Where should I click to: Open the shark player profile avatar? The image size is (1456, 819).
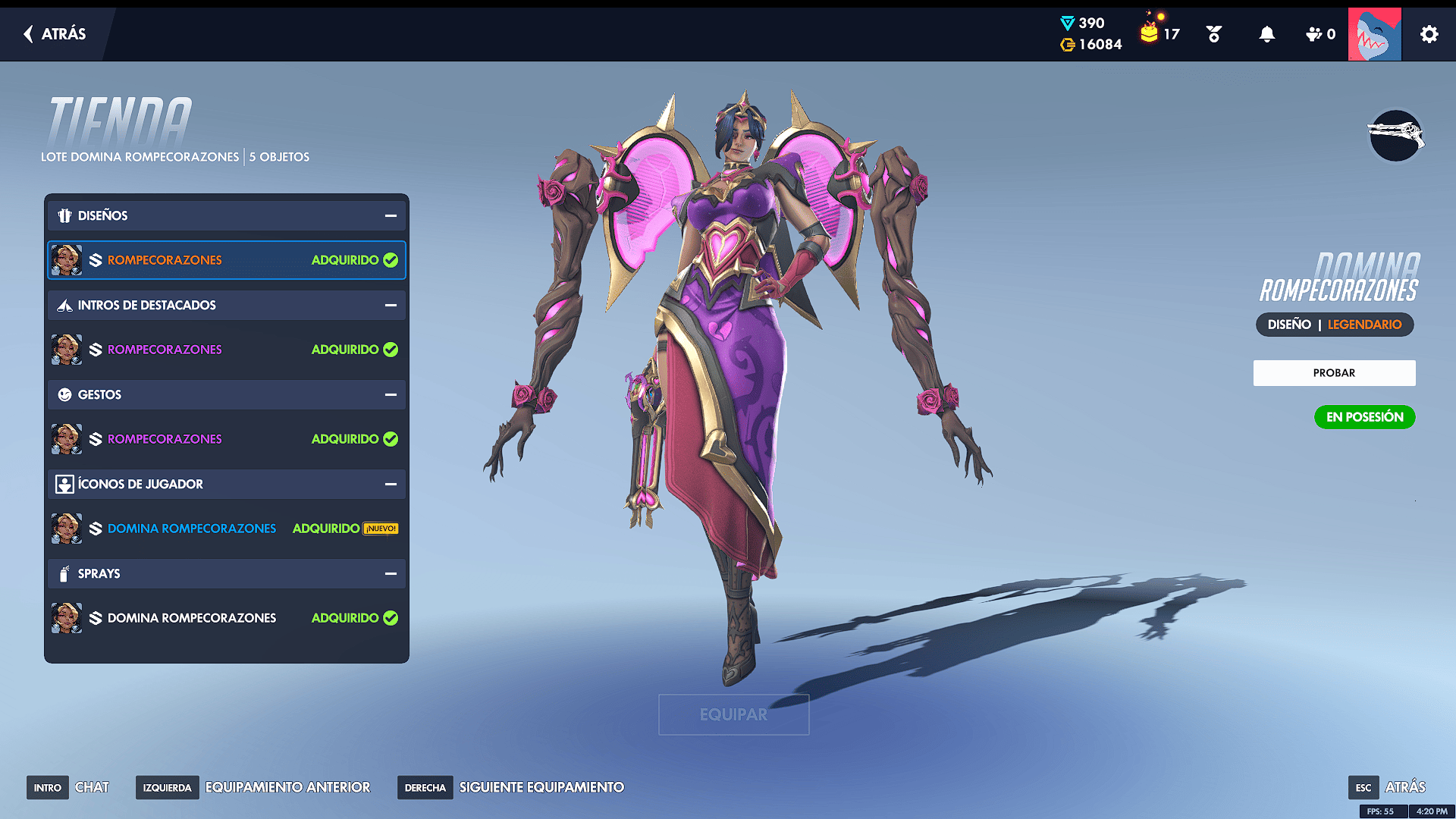pos(1374,34)
